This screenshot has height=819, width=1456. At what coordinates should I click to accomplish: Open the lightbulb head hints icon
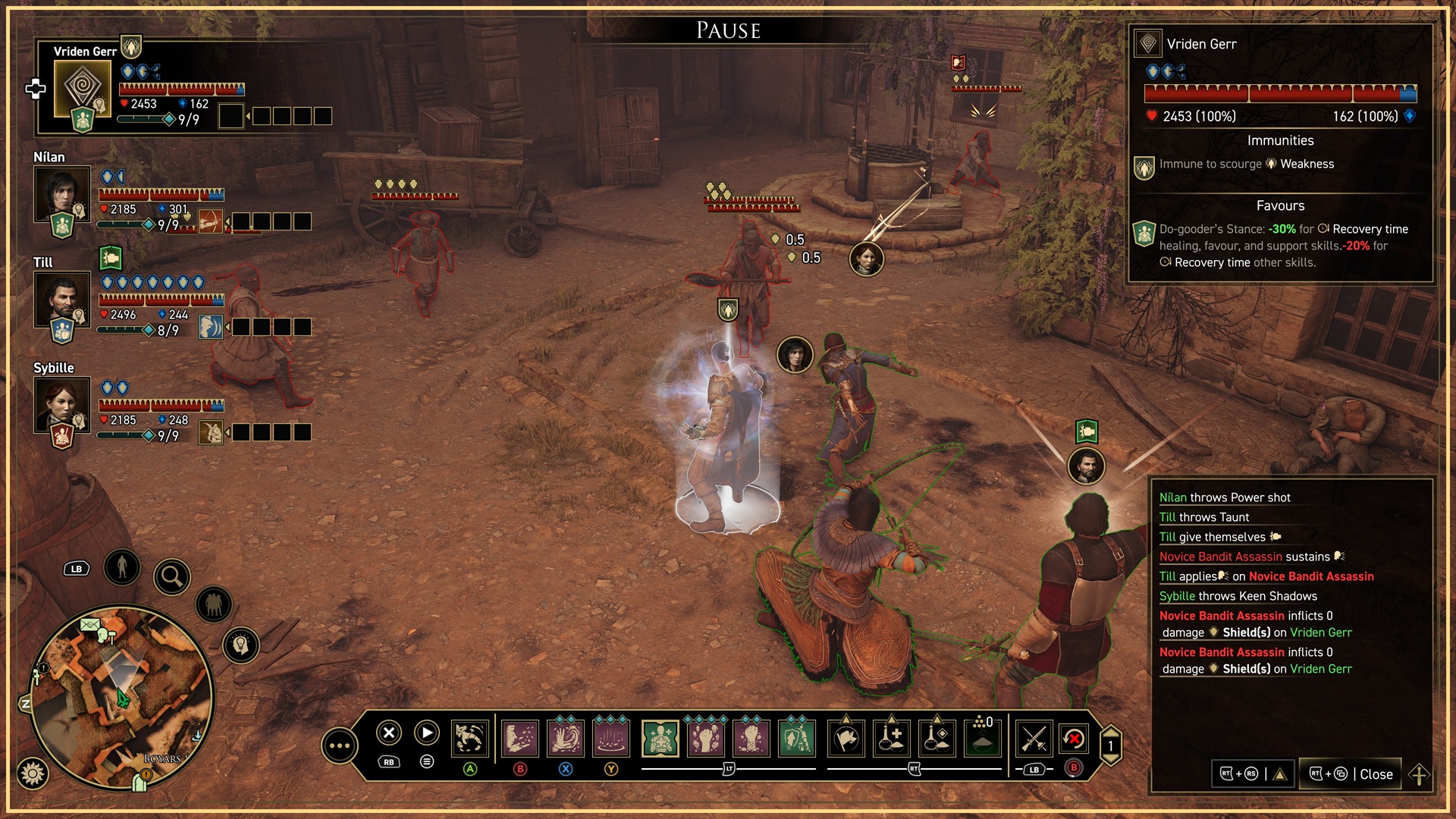(x=241, y=645)
